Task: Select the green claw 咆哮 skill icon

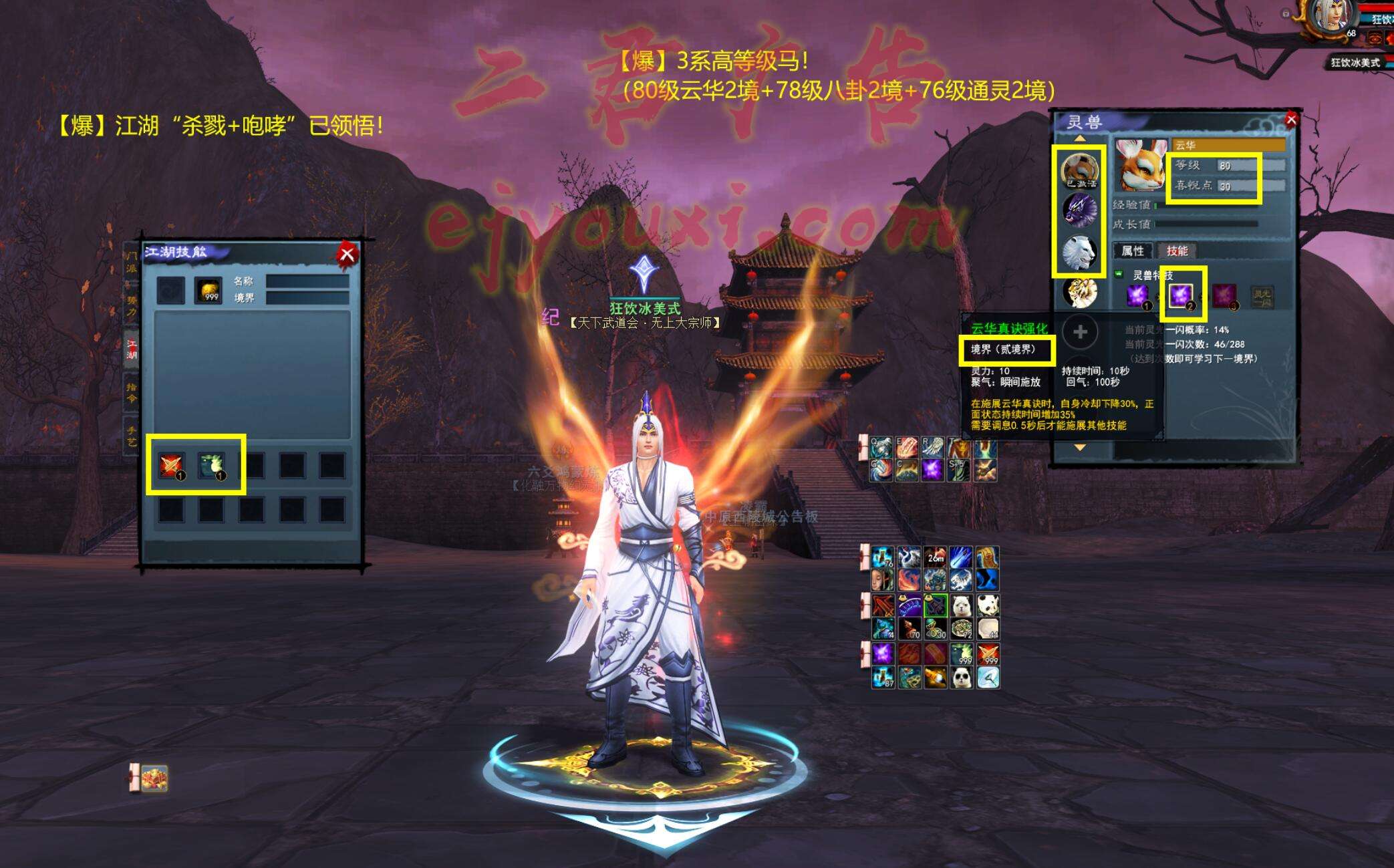Action: pos(211,465)
